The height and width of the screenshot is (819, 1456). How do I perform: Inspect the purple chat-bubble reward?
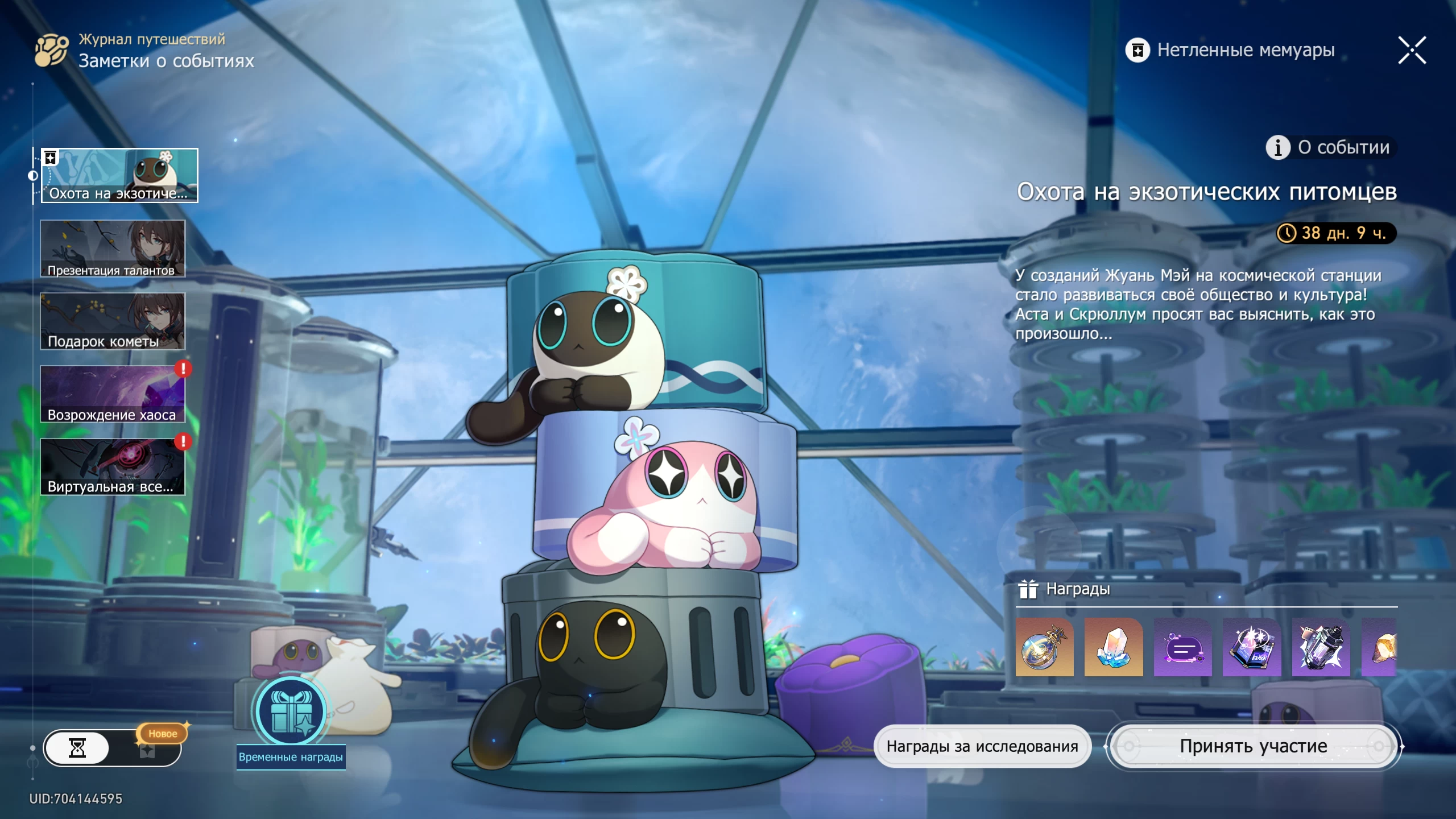pos(1183,647)
